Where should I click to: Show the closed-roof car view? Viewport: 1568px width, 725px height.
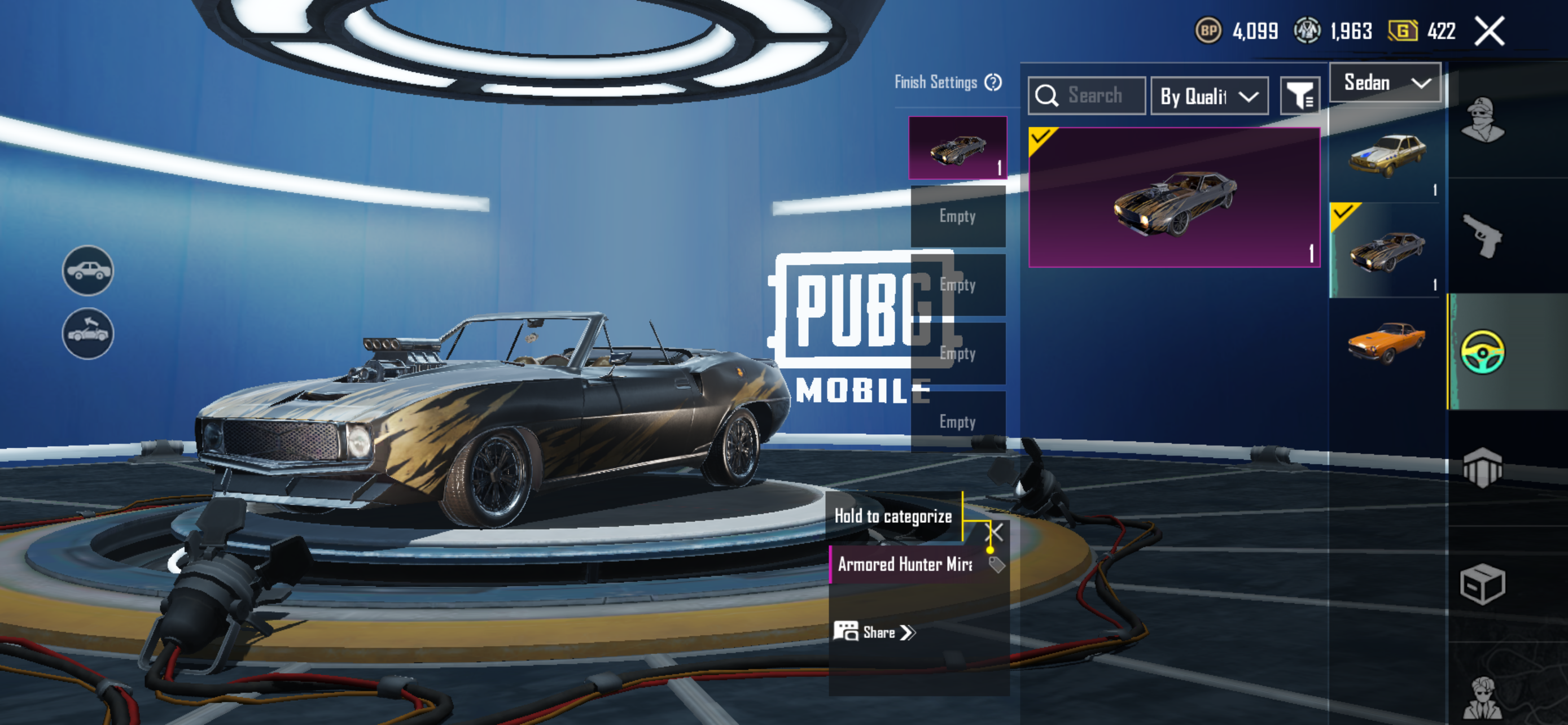click(x=87, y=270)
